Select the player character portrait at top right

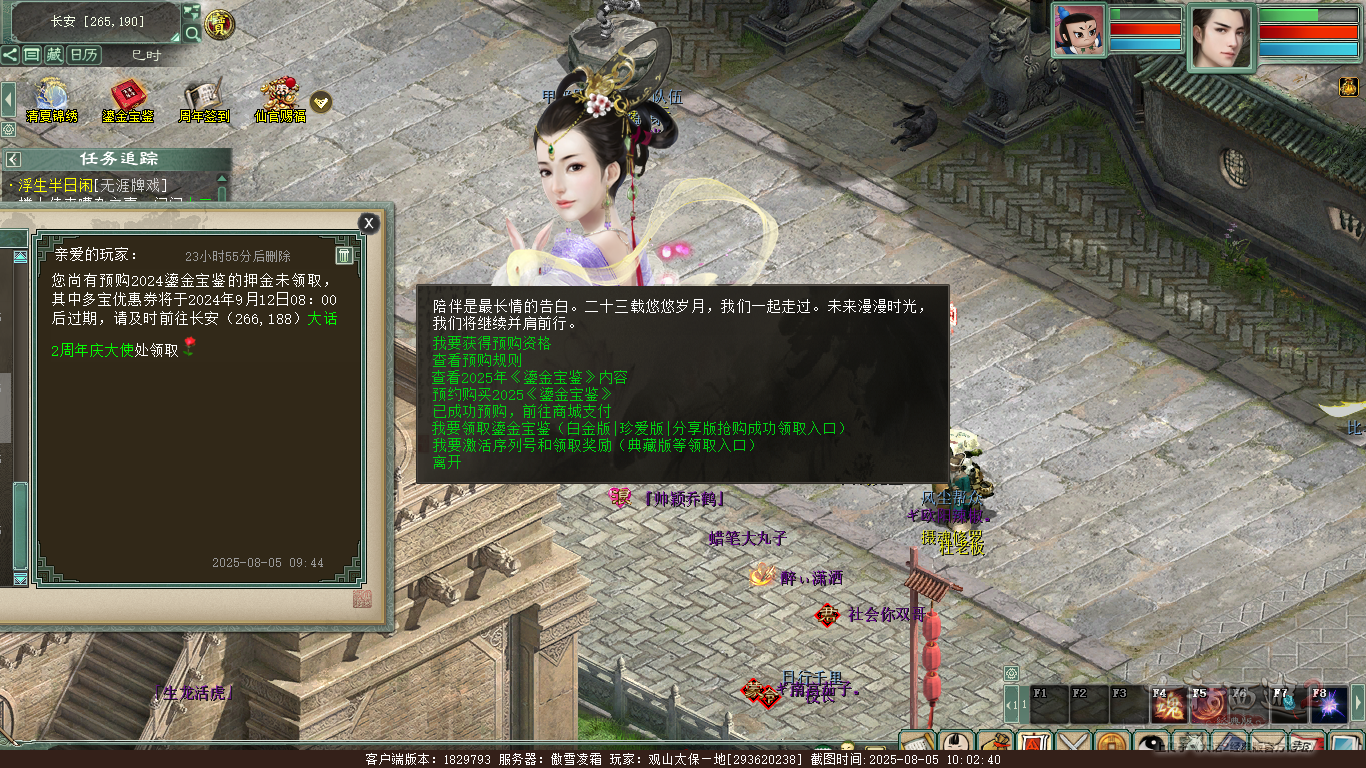click(1221, 37)
